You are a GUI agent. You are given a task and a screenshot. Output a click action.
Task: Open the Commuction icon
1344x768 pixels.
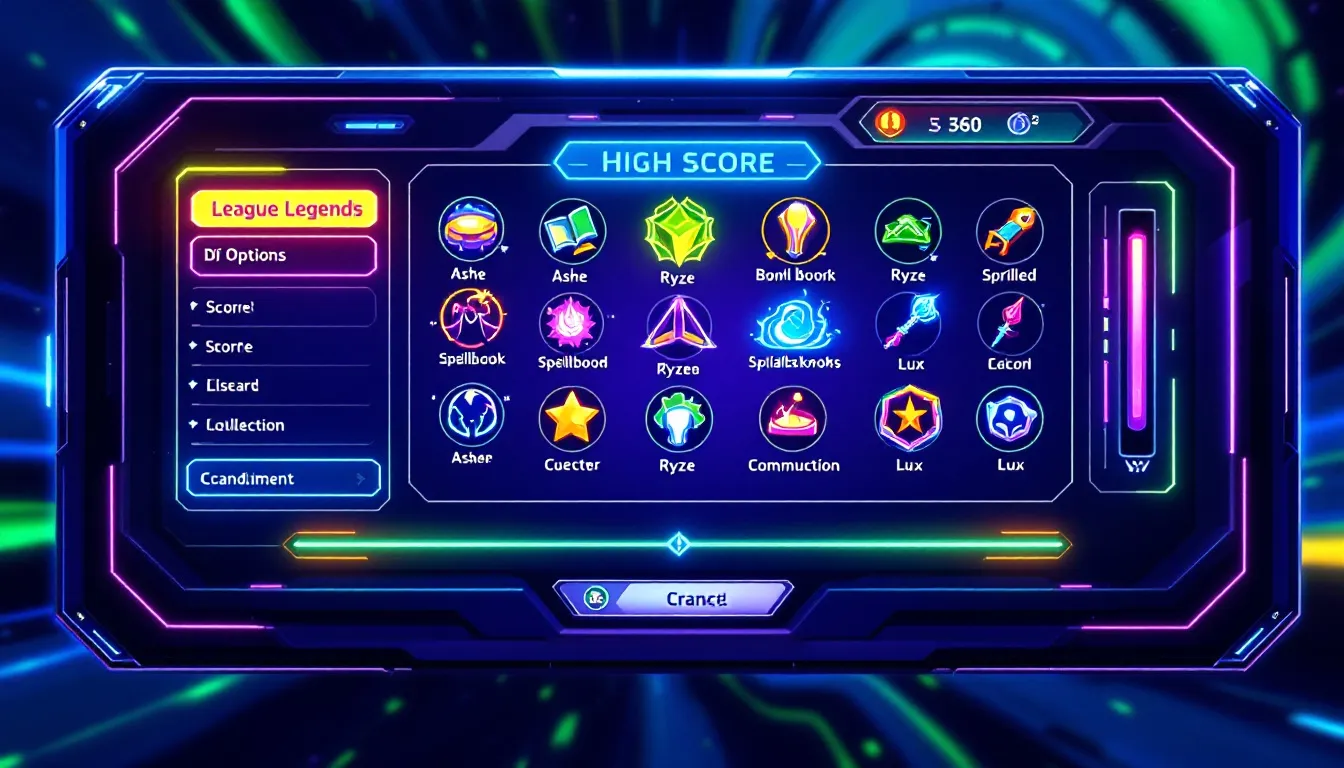point(793,419)
